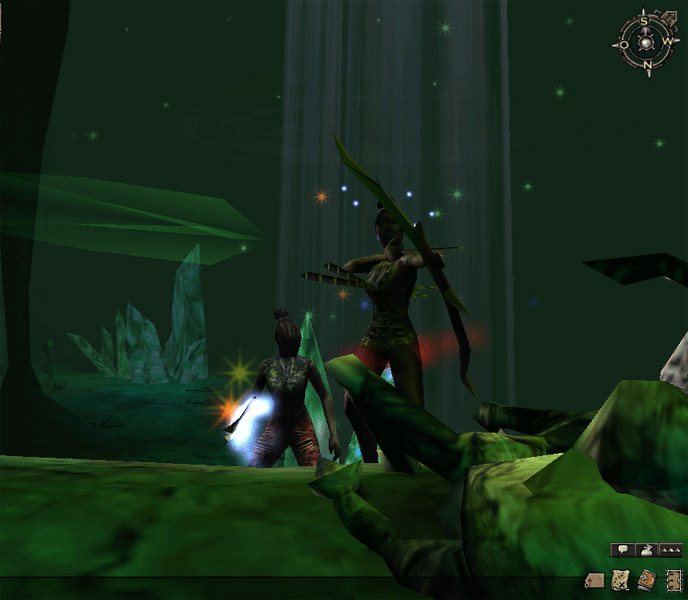Open the treasure map scroll

(x=620, y=579)
